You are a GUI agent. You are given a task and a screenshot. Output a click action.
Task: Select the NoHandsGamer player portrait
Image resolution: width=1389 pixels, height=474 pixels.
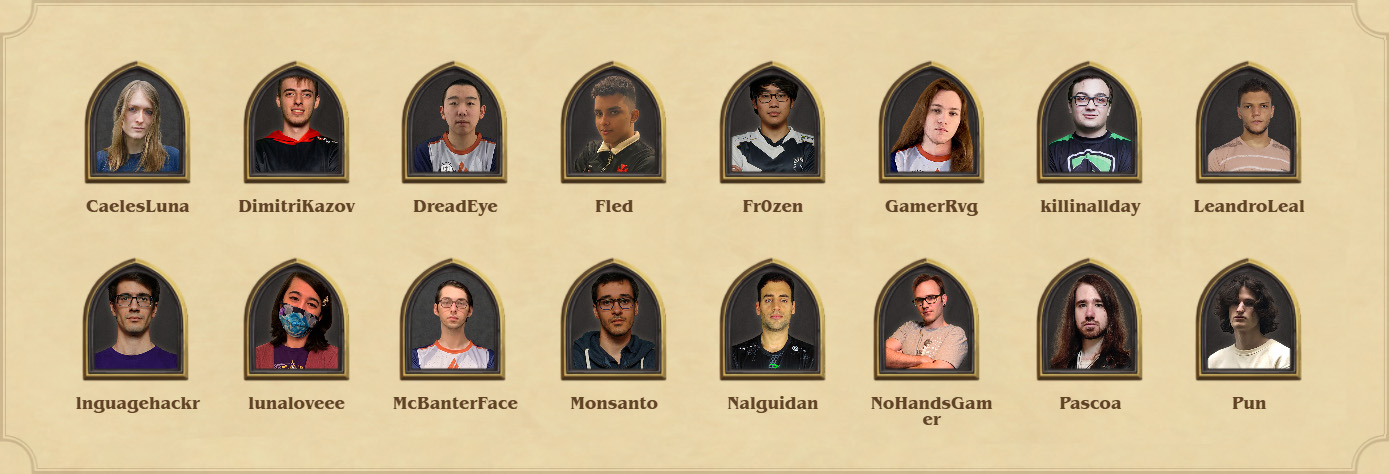click(x=931, y=320)
